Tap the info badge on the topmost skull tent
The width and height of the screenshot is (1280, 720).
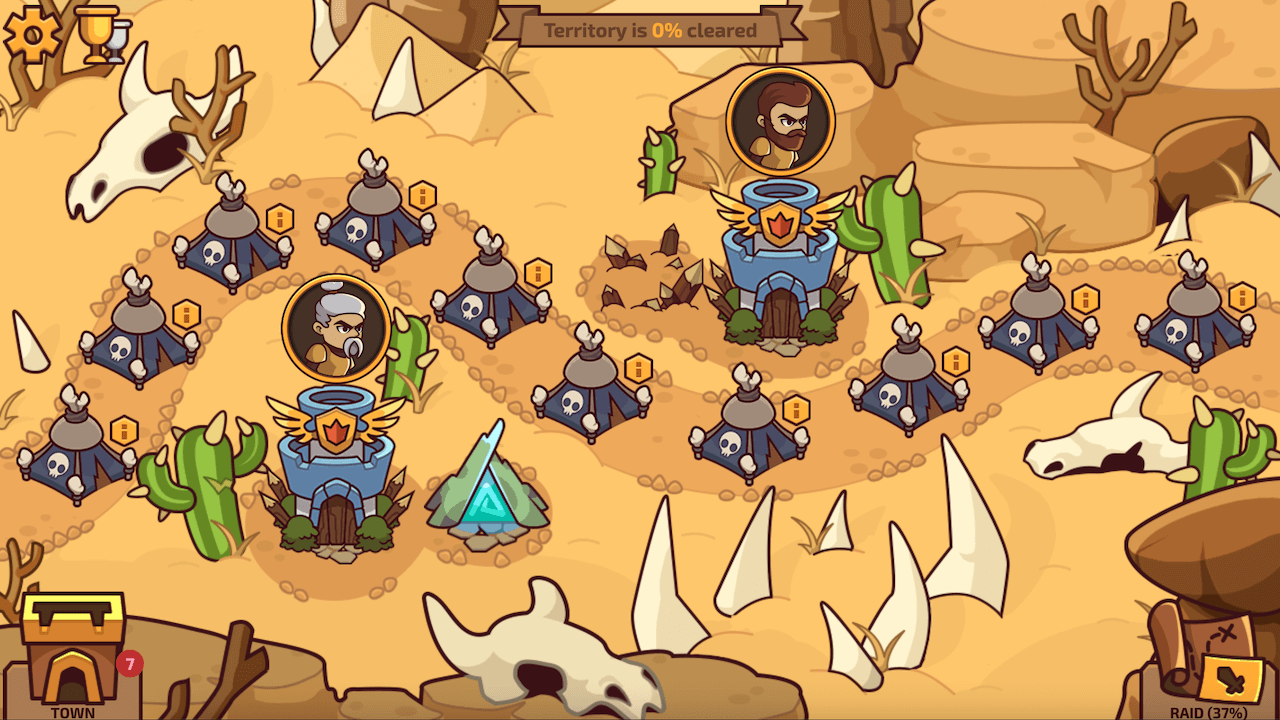pos(421,197)
